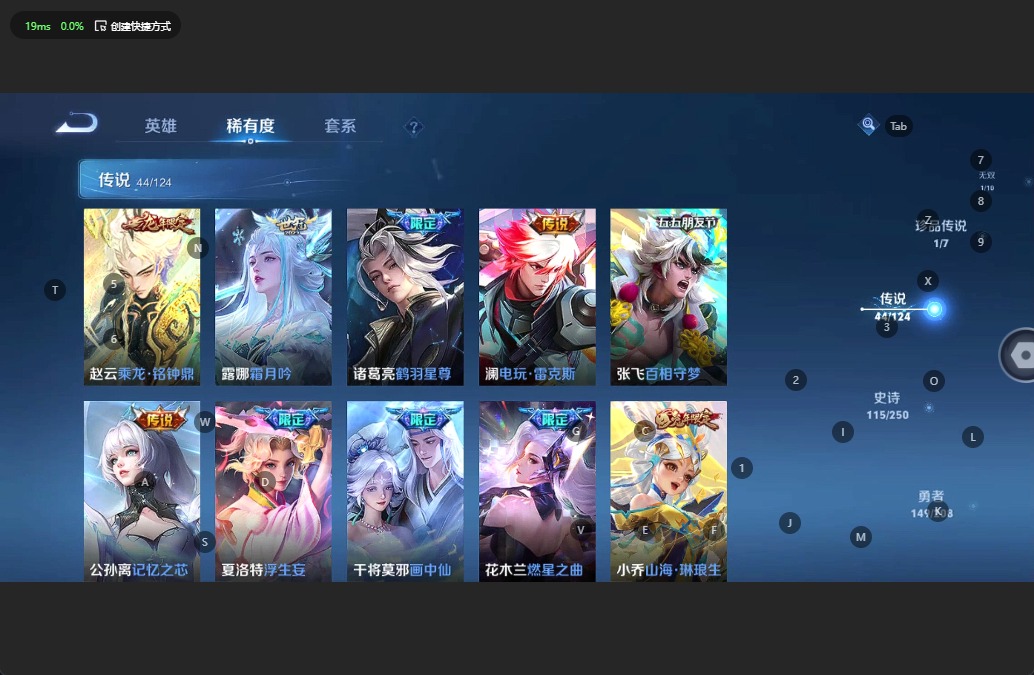The width and height of the screenshot is (1034, 675).
Task: Pick the 小乔 山海·琳琅生 skin card
Action: [668, 490]
